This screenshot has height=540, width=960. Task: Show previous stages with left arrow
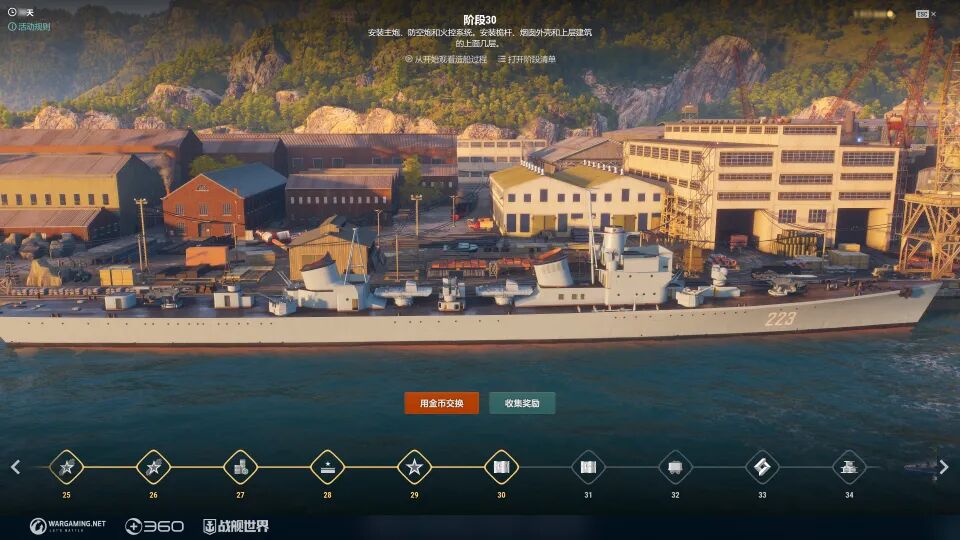(15, 467)
